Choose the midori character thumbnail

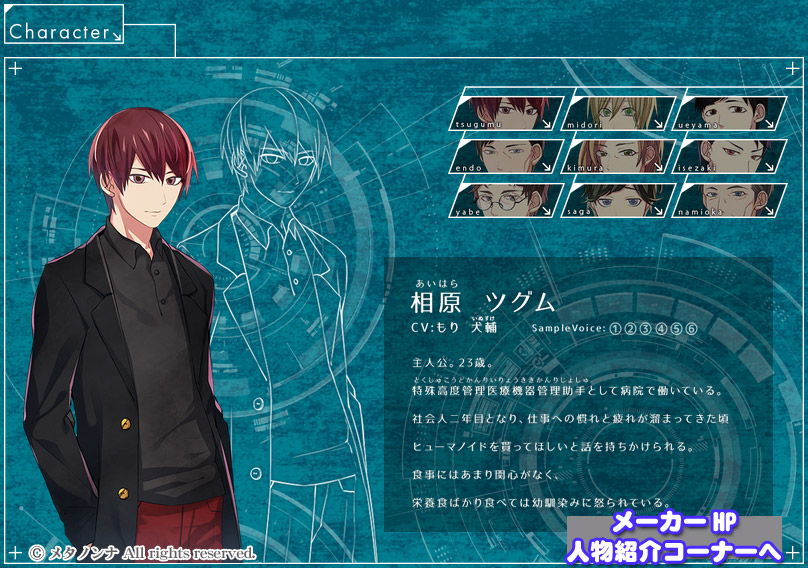tap(616, 113)
